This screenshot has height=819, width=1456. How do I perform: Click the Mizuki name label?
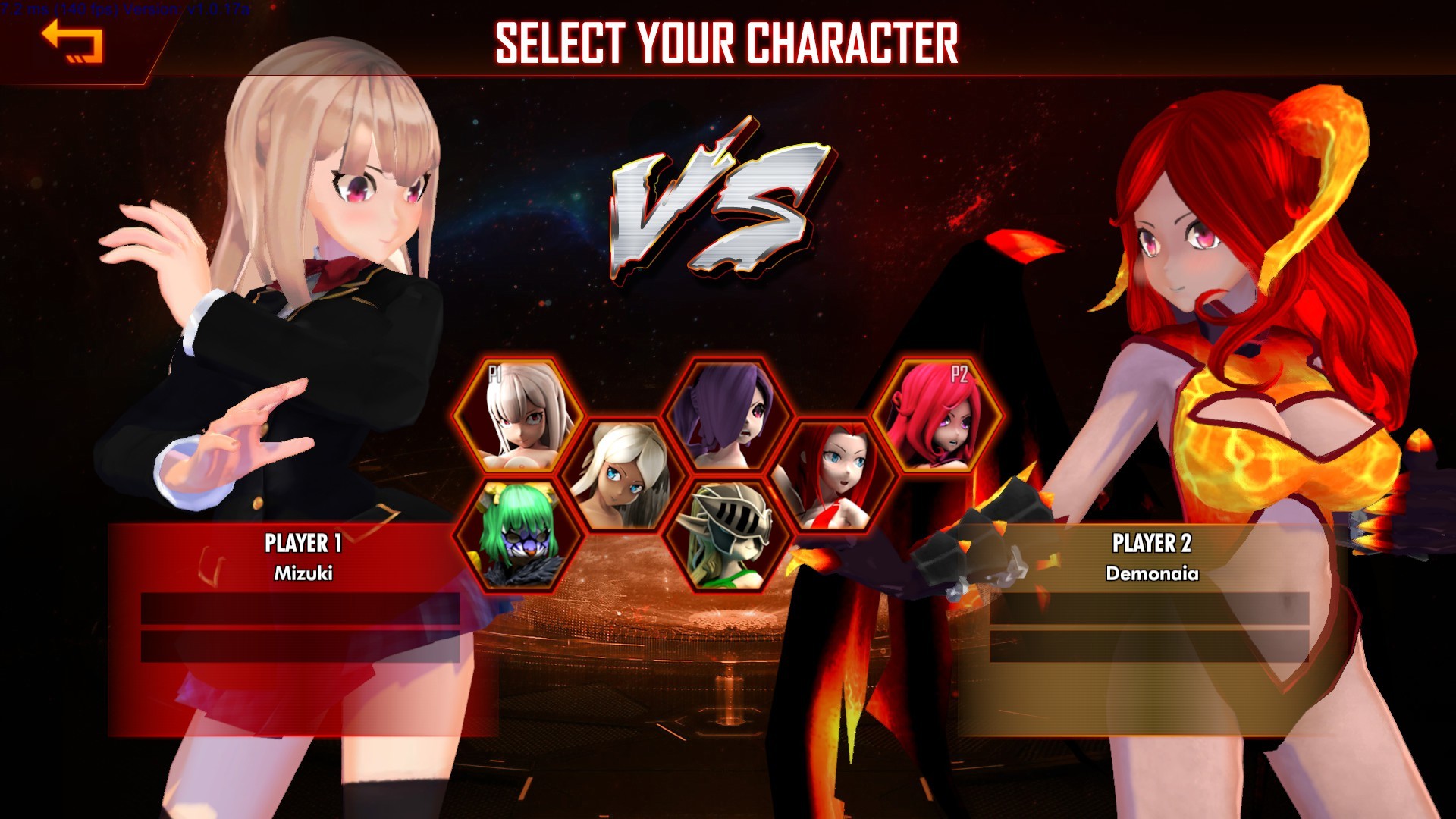tap(303, 575)
